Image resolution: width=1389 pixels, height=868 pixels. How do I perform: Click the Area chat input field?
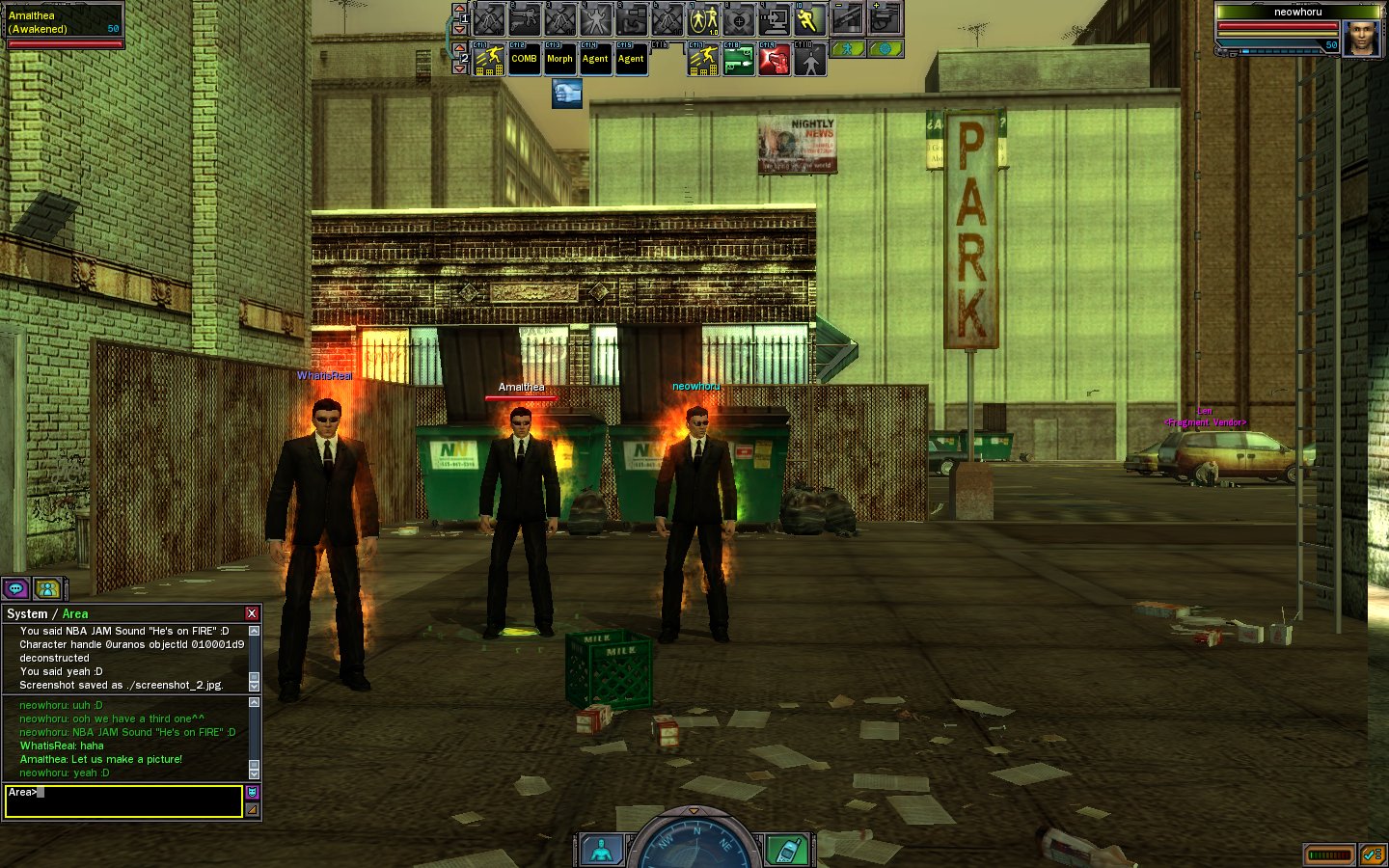point(123,801)
